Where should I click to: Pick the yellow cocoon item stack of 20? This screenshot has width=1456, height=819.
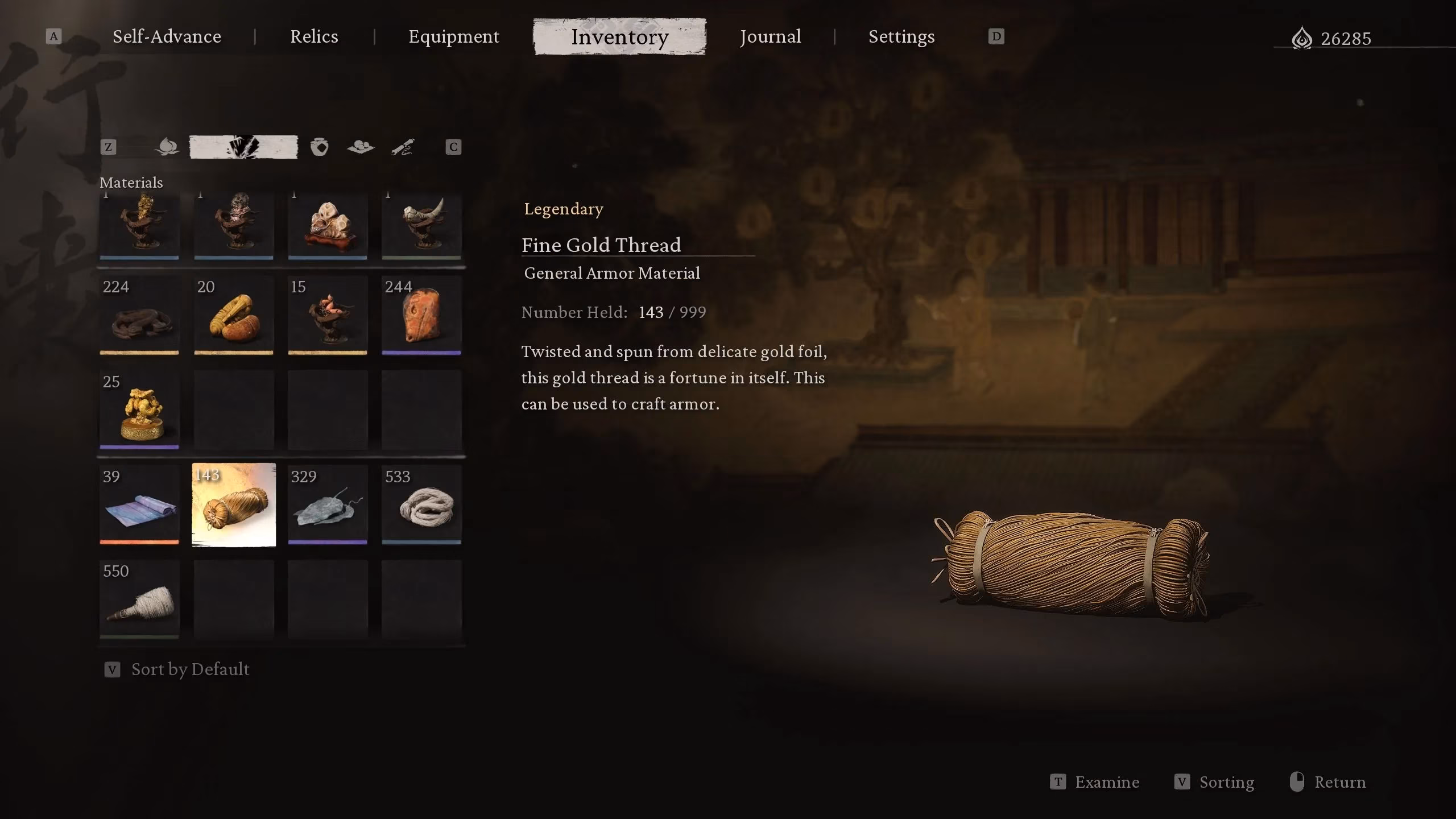234,316
